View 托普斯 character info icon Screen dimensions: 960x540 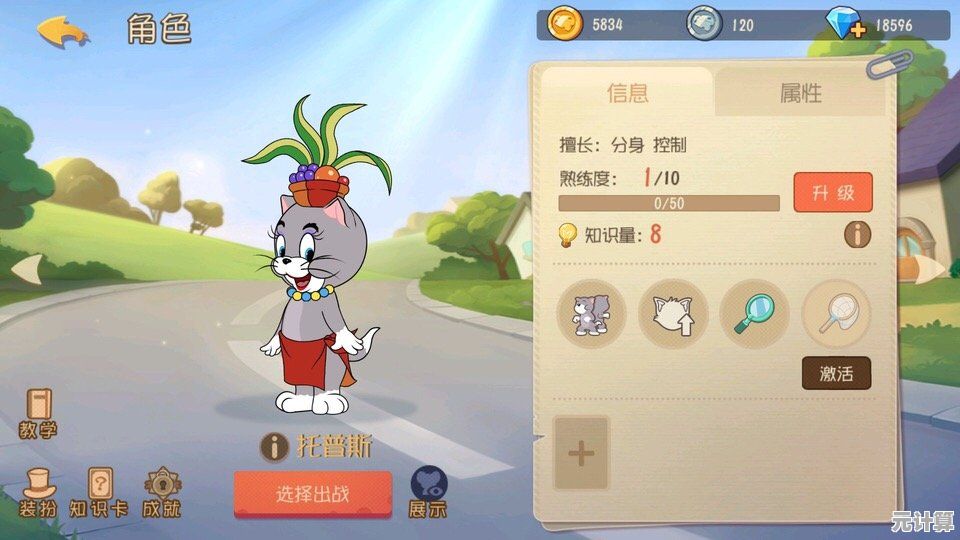pos(274,446)
